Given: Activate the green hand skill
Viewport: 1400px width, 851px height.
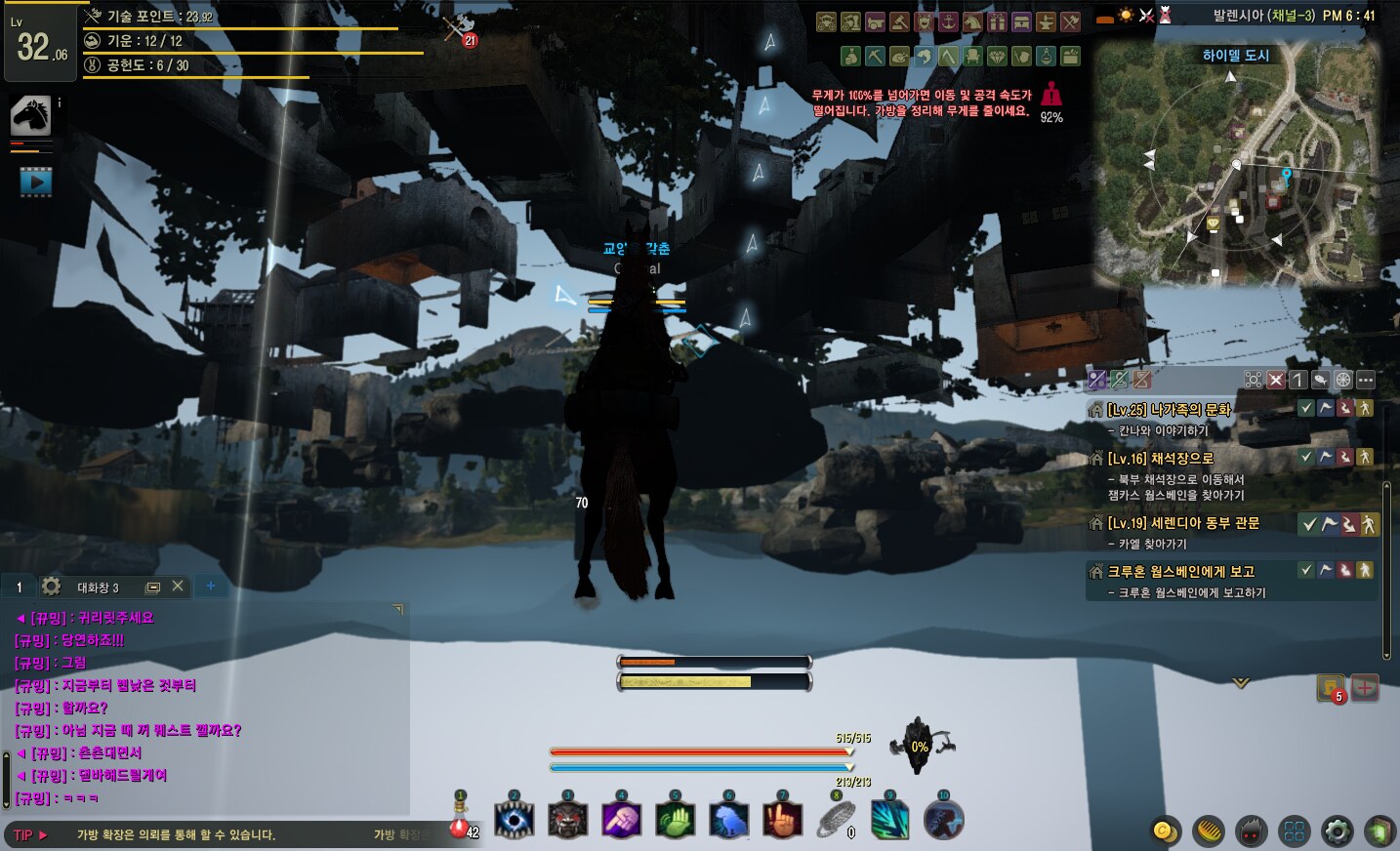Looking at the screenshot, I should click(675, 820).
